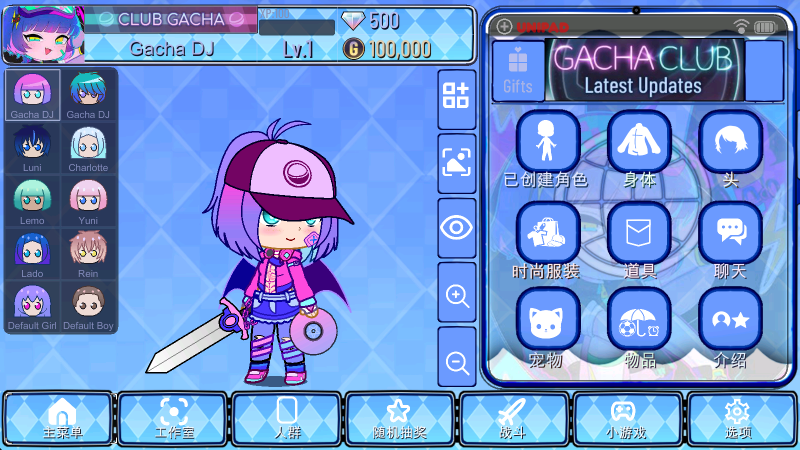This screenshot has height=450, width=800.
Task: Select the Charlotte character slot
Action: click(x=88, y=148)
